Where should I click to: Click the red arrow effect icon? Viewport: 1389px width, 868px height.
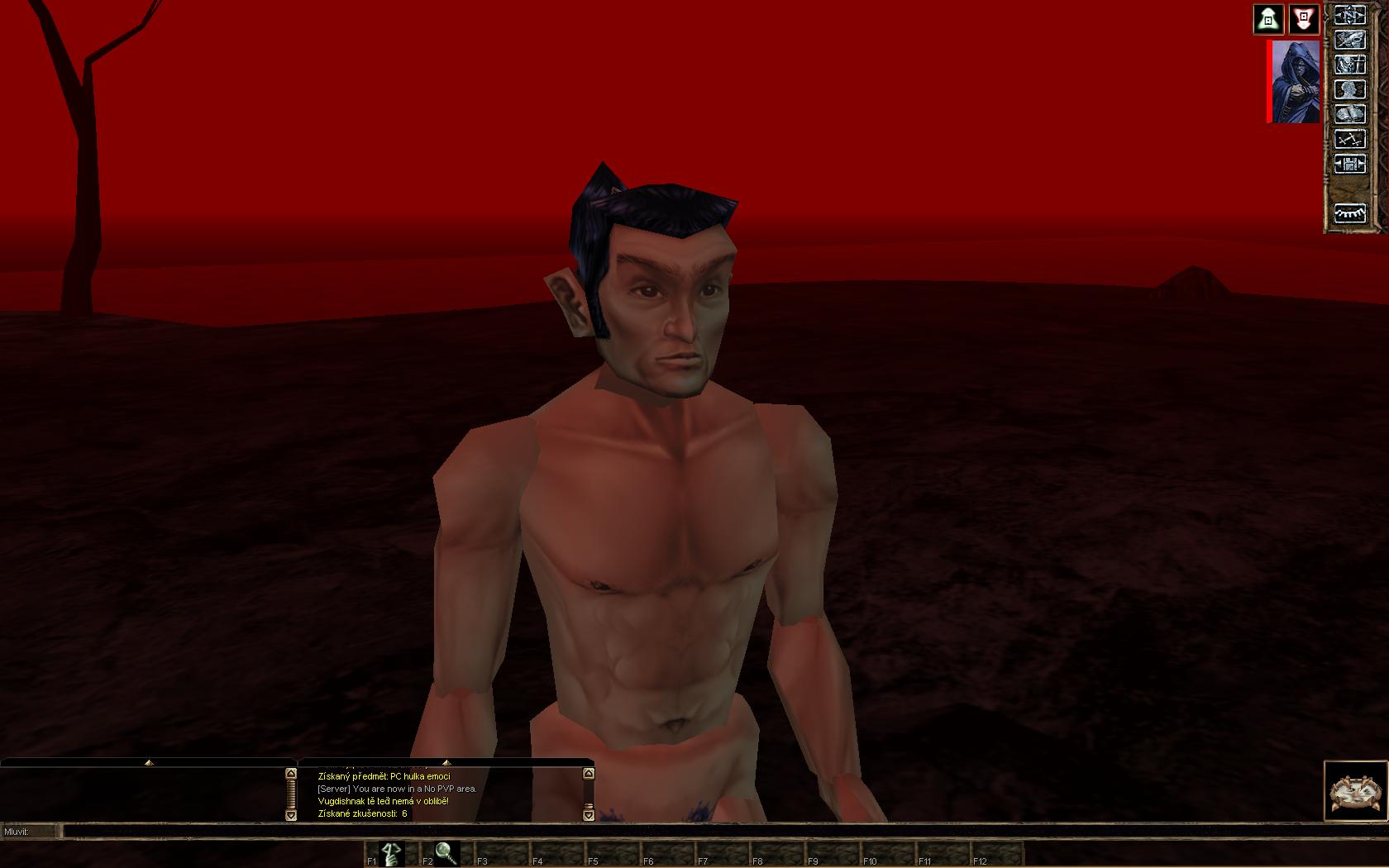1304,18
